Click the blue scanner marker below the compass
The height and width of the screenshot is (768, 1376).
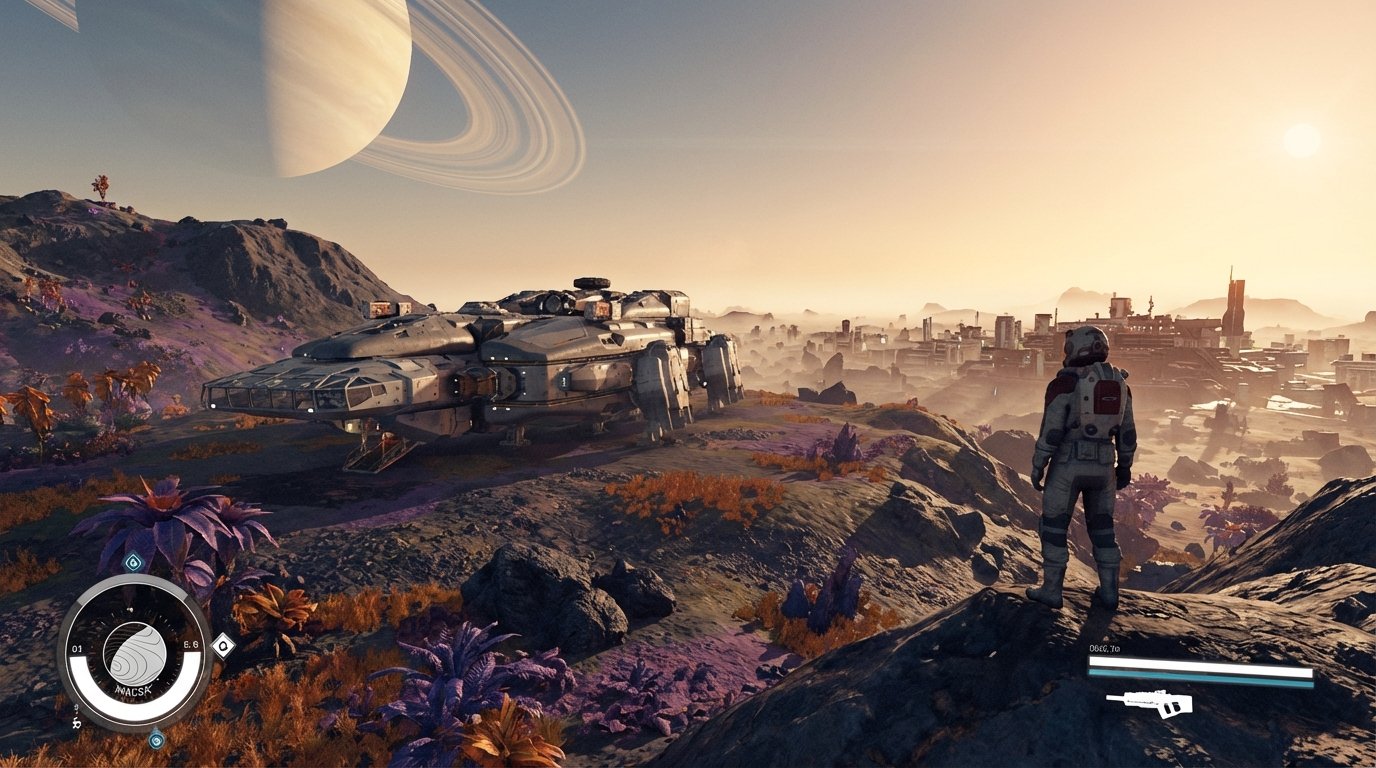point(156,740)
